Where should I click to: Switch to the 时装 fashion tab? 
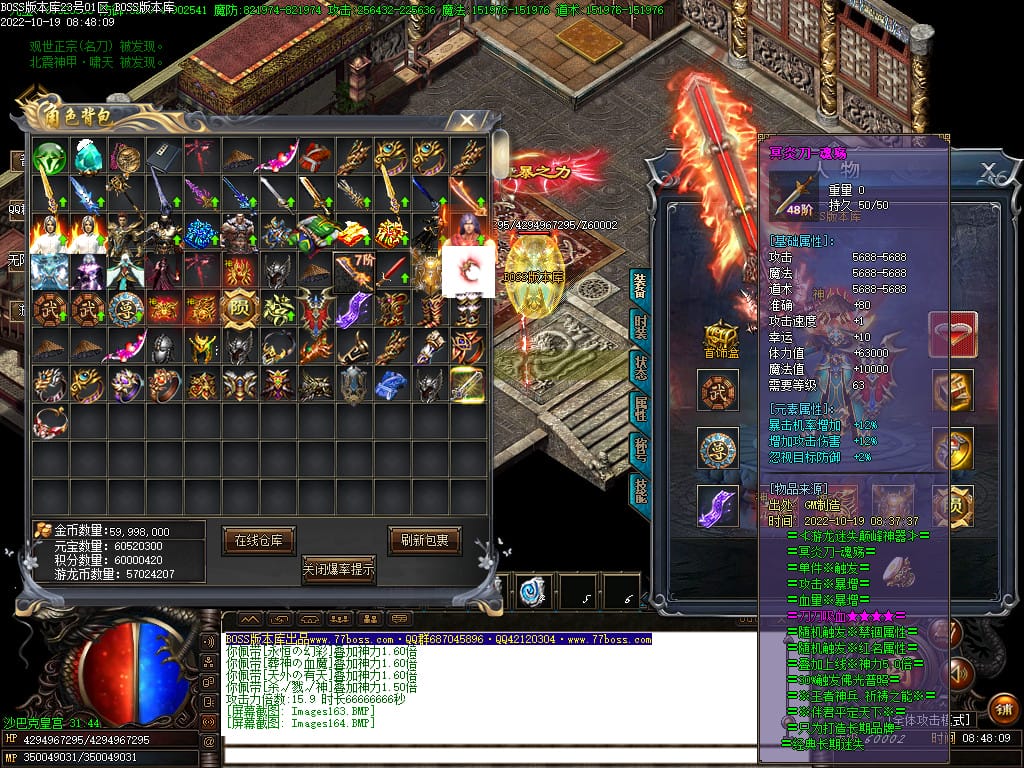(x=640, y=325)
